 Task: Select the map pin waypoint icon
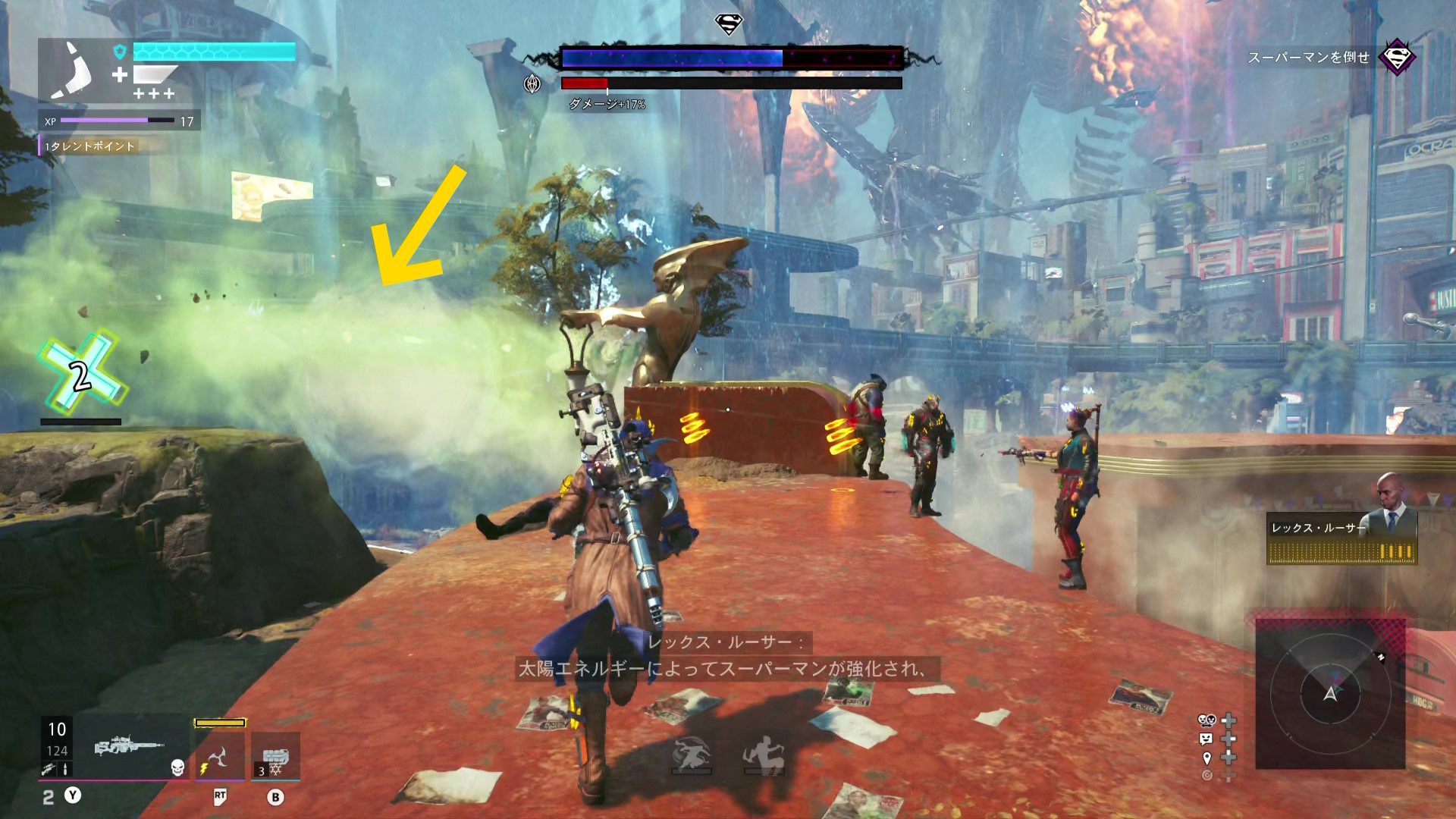point(1207,758)
